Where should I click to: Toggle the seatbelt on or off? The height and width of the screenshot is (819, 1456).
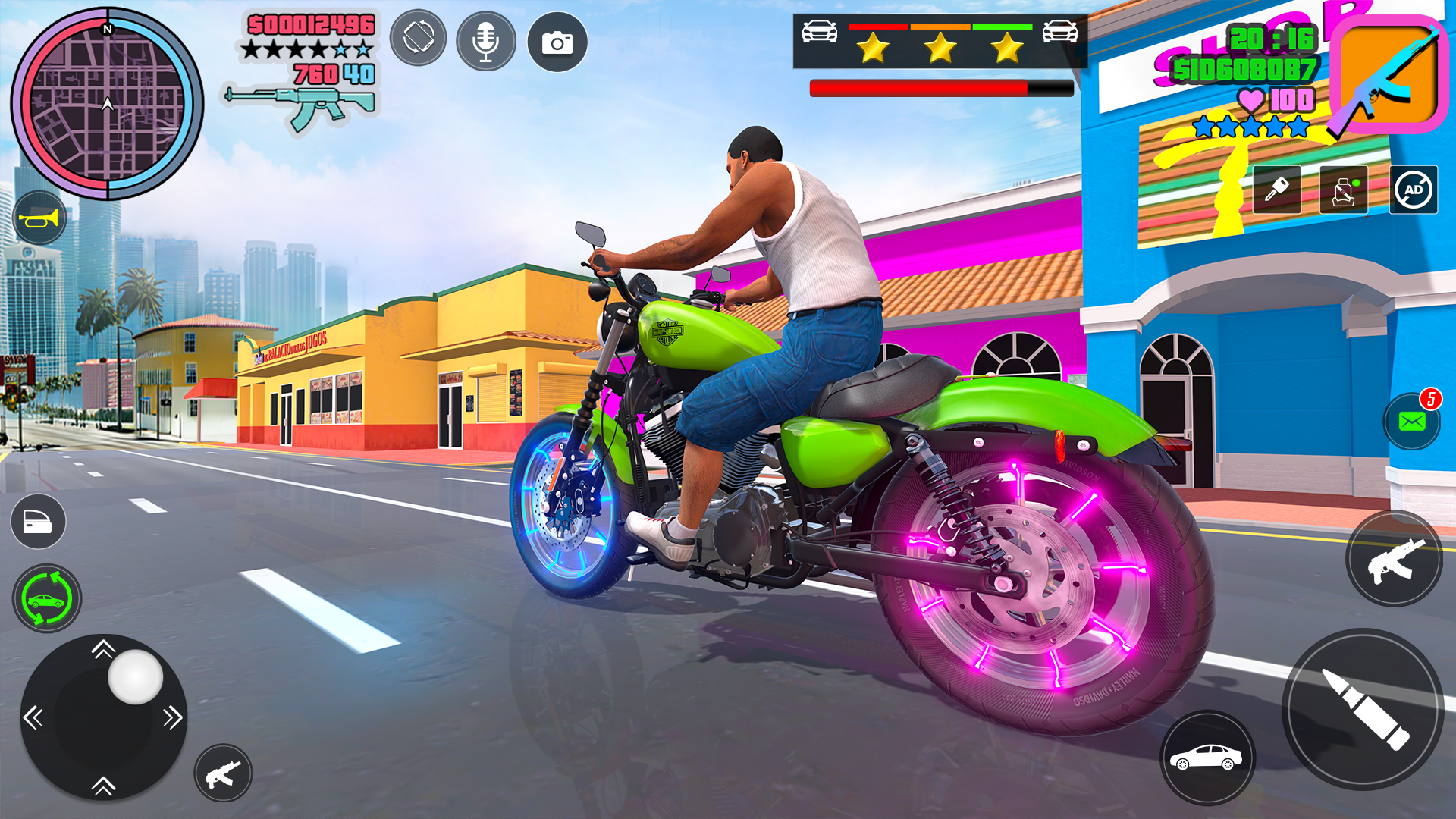click(1344, 190)
